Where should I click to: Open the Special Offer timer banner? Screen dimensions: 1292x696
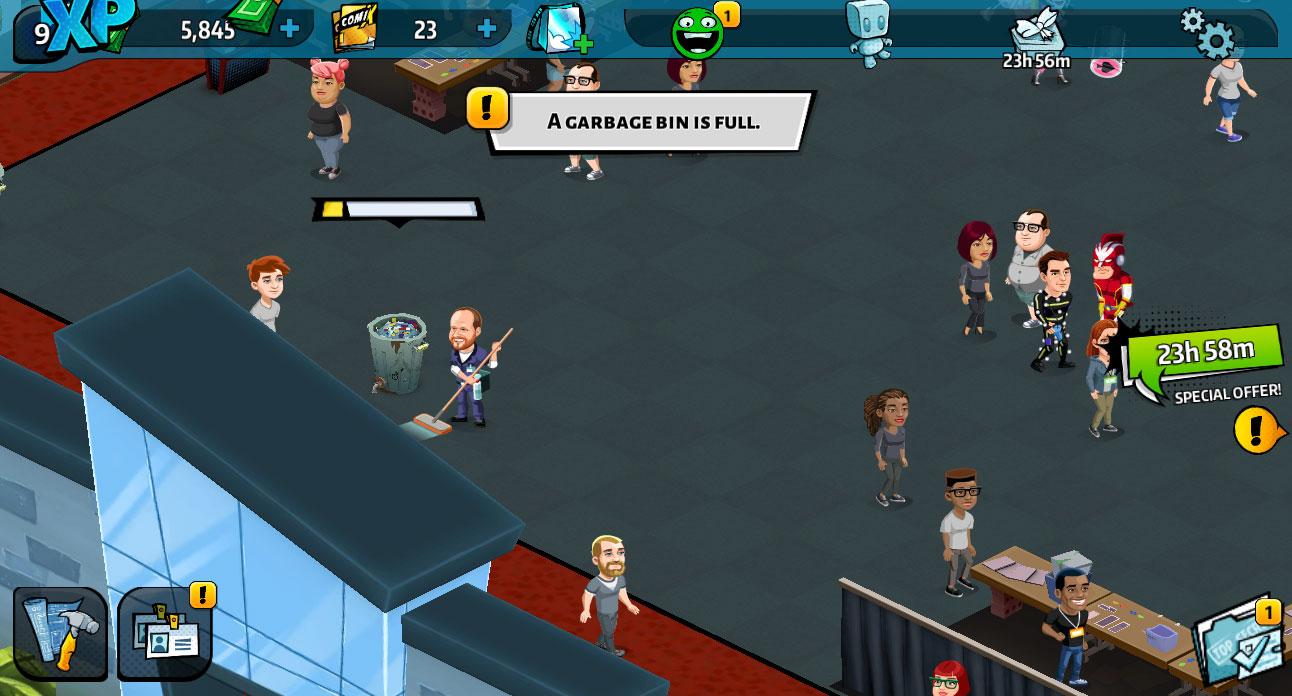pos(1204,361)
